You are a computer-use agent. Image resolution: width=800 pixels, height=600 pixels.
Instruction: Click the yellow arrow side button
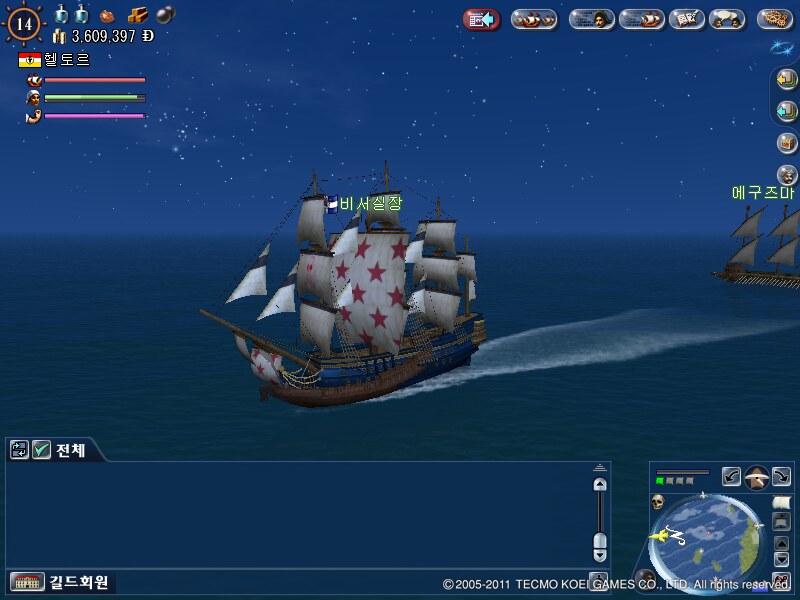[x=786, y=80]
